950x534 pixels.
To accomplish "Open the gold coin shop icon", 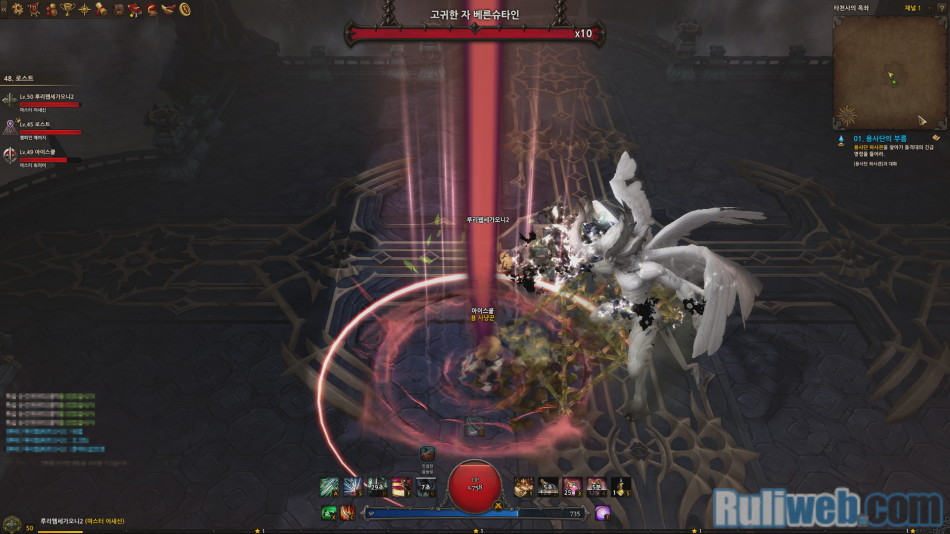I will [x=185, y=9].
